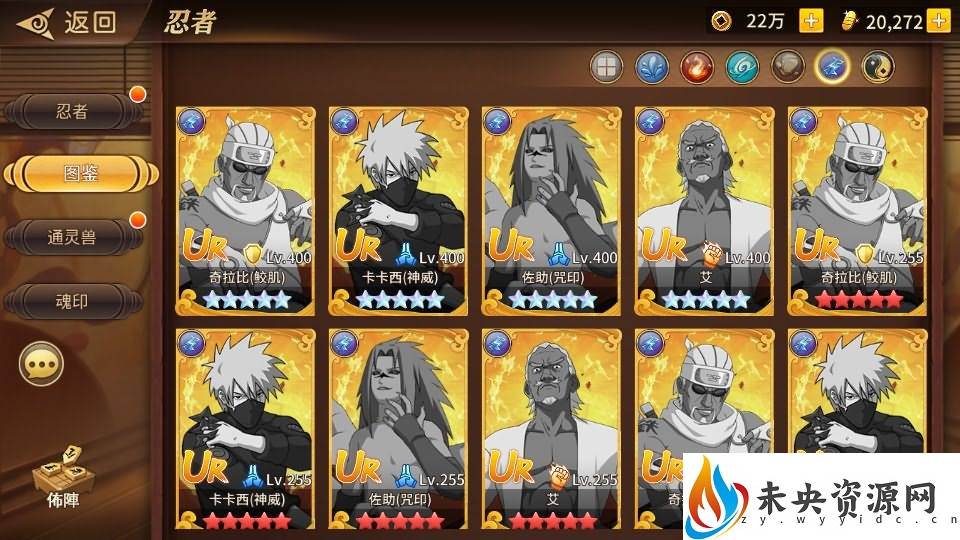Open the 魂印 tab

pos(73,299)
